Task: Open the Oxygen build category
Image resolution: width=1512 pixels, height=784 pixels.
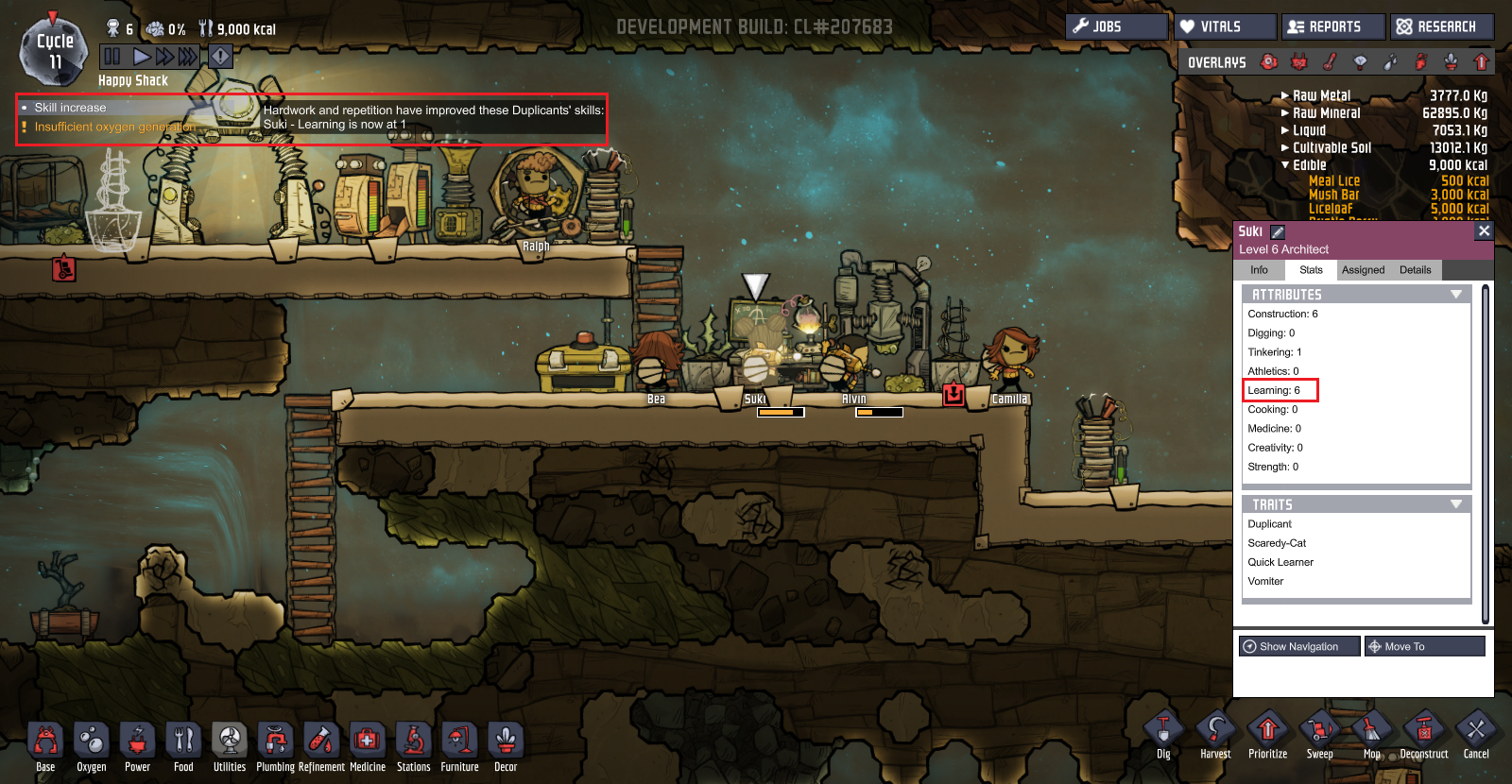Action: click(92, 746)
